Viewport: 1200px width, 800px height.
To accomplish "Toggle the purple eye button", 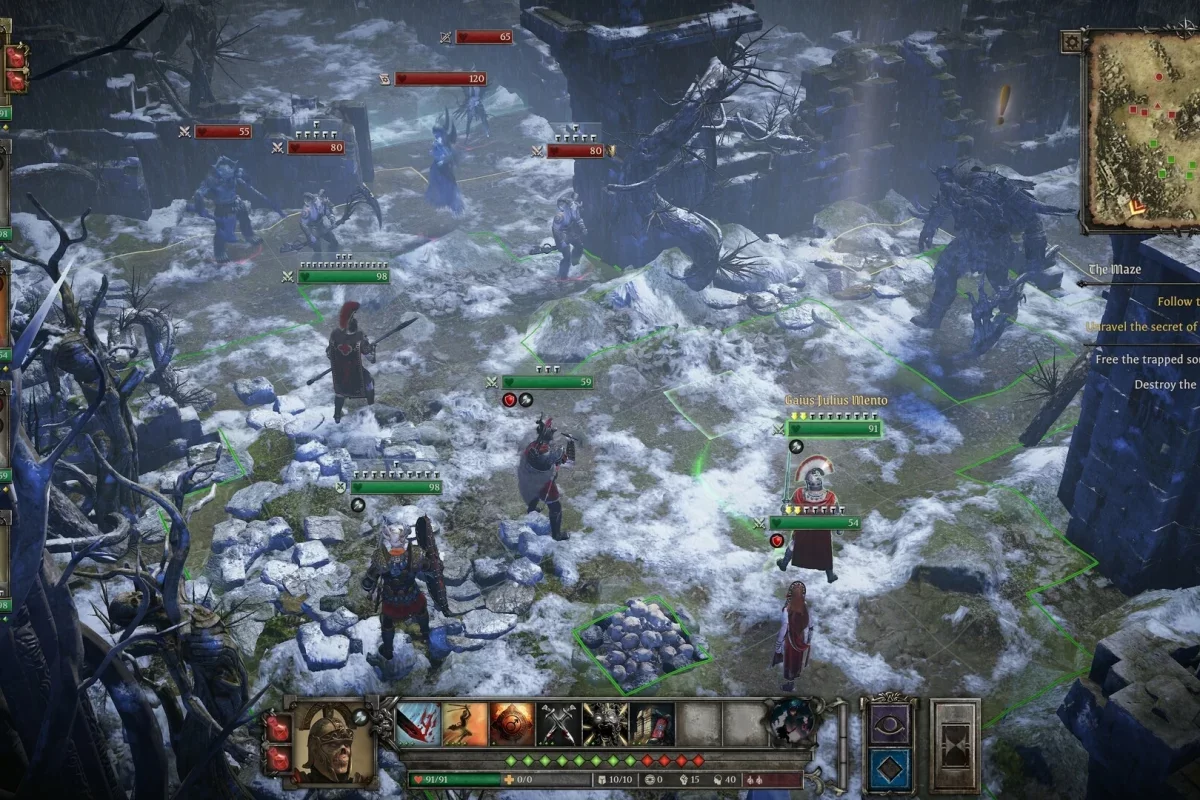I will [x=890, y=725].
